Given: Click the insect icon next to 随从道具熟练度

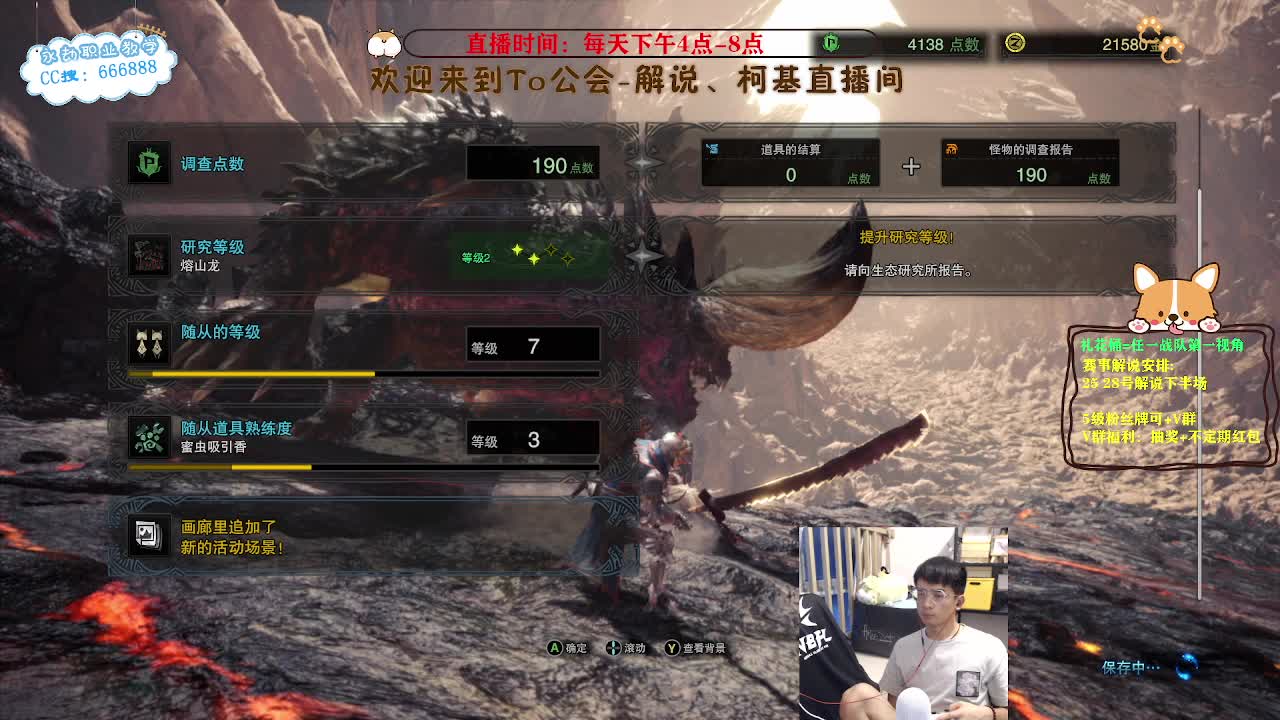Looking at the screenshot, I should tap(148, 435).
